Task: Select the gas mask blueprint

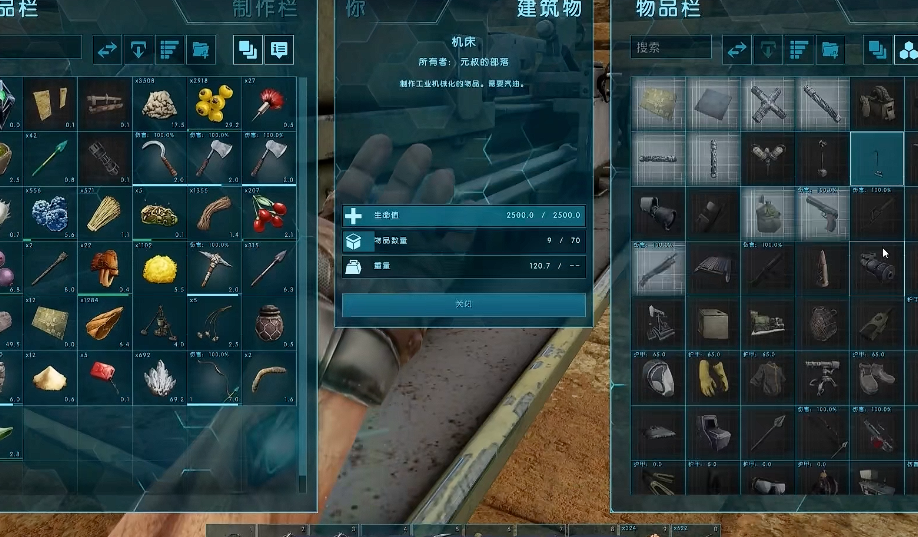Action: coord(659,377)
